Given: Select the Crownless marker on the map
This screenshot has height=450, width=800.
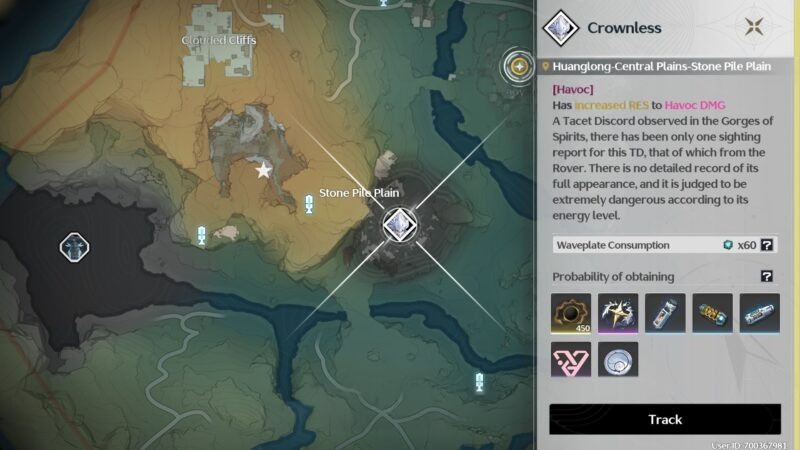Looking at the screenshot, I should pos(399,224).
